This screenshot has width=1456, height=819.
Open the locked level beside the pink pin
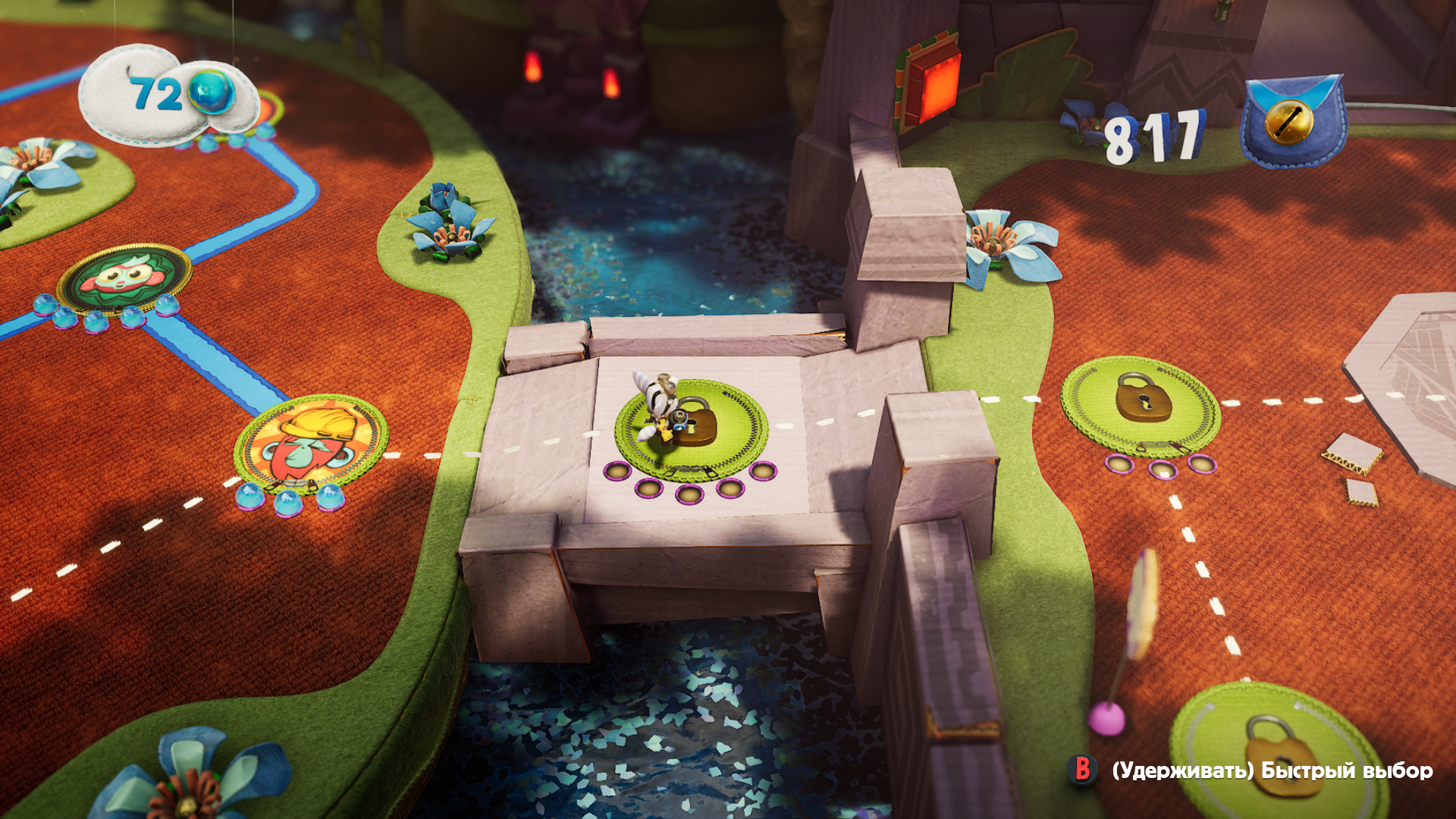pyautogui.click(x=1281, y=752)
